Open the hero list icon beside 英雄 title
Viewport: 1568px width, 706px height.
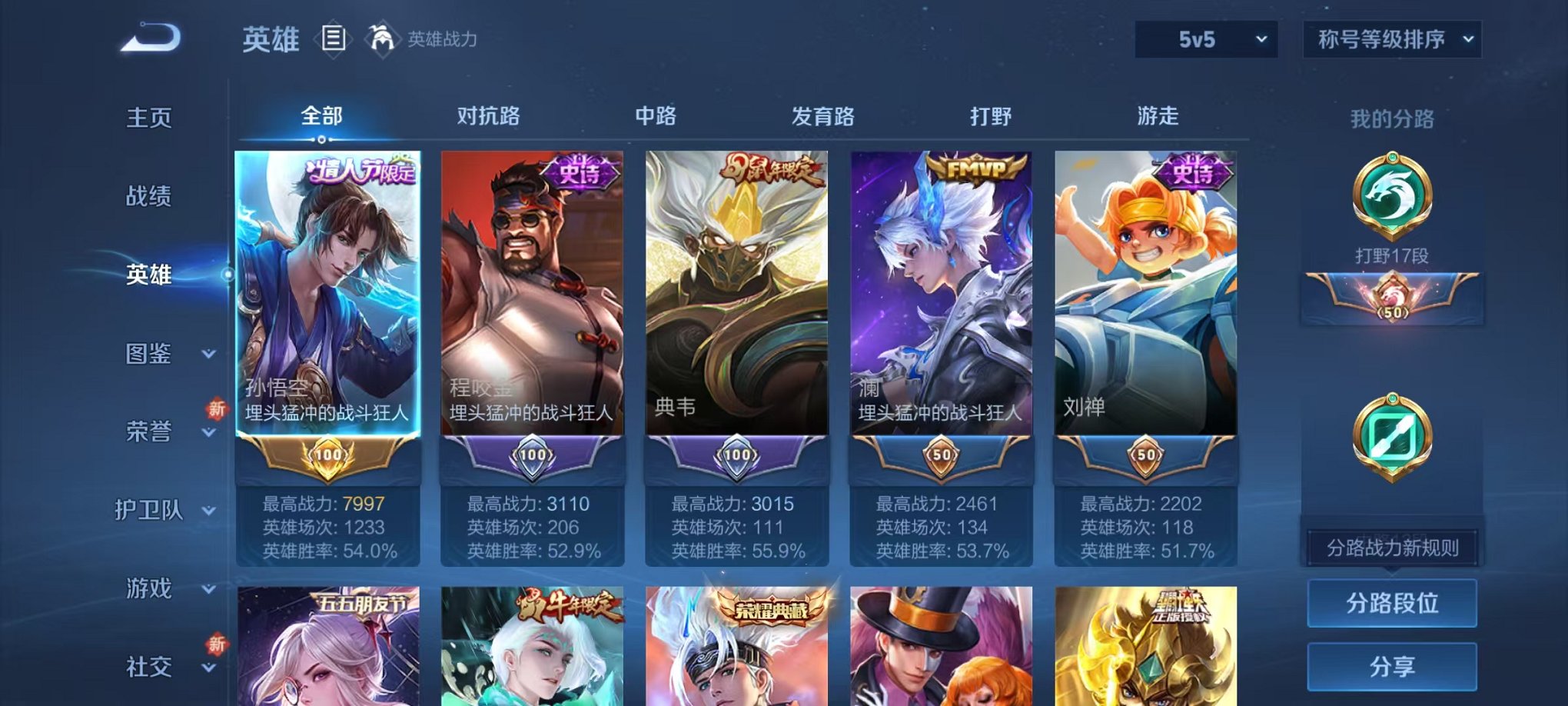(x=333, y=37)
